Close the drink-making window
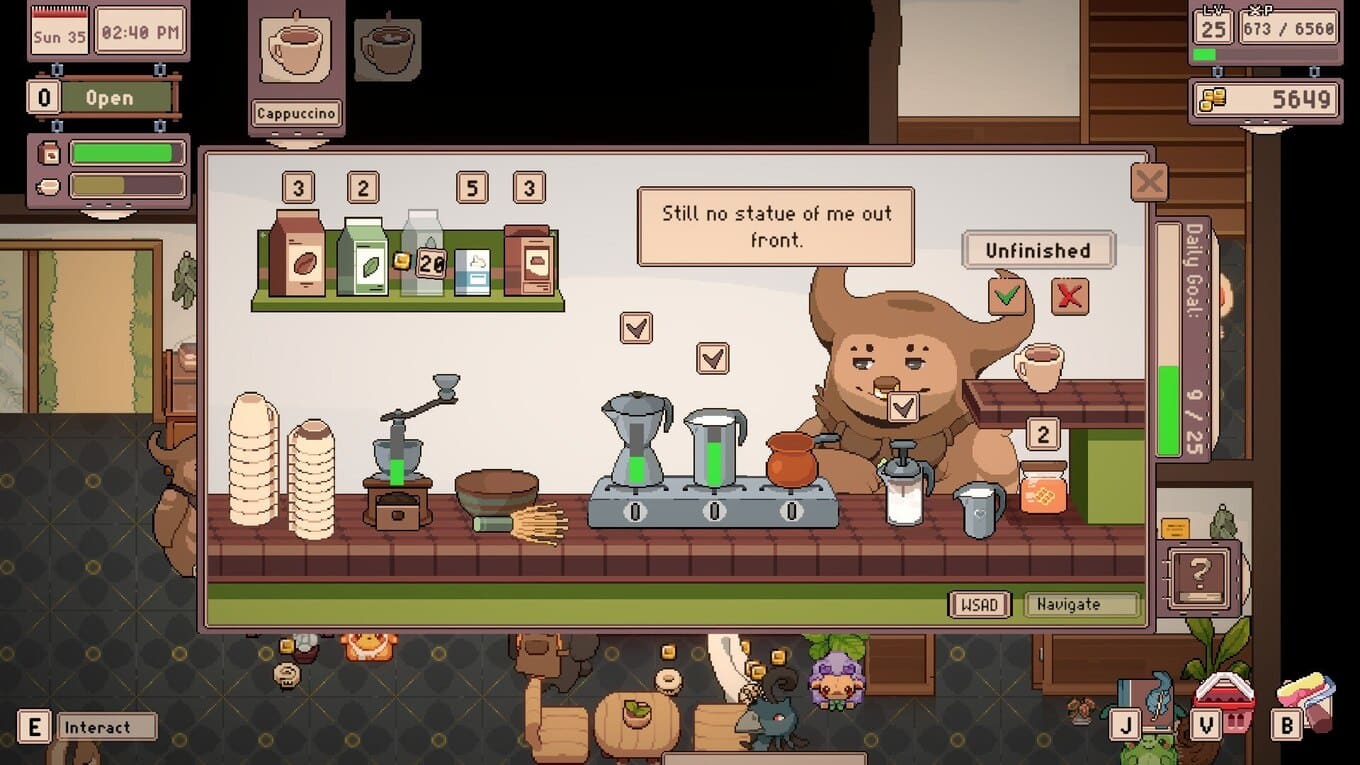This screenshot has height=765, width=1360. tap(1149, 183)
